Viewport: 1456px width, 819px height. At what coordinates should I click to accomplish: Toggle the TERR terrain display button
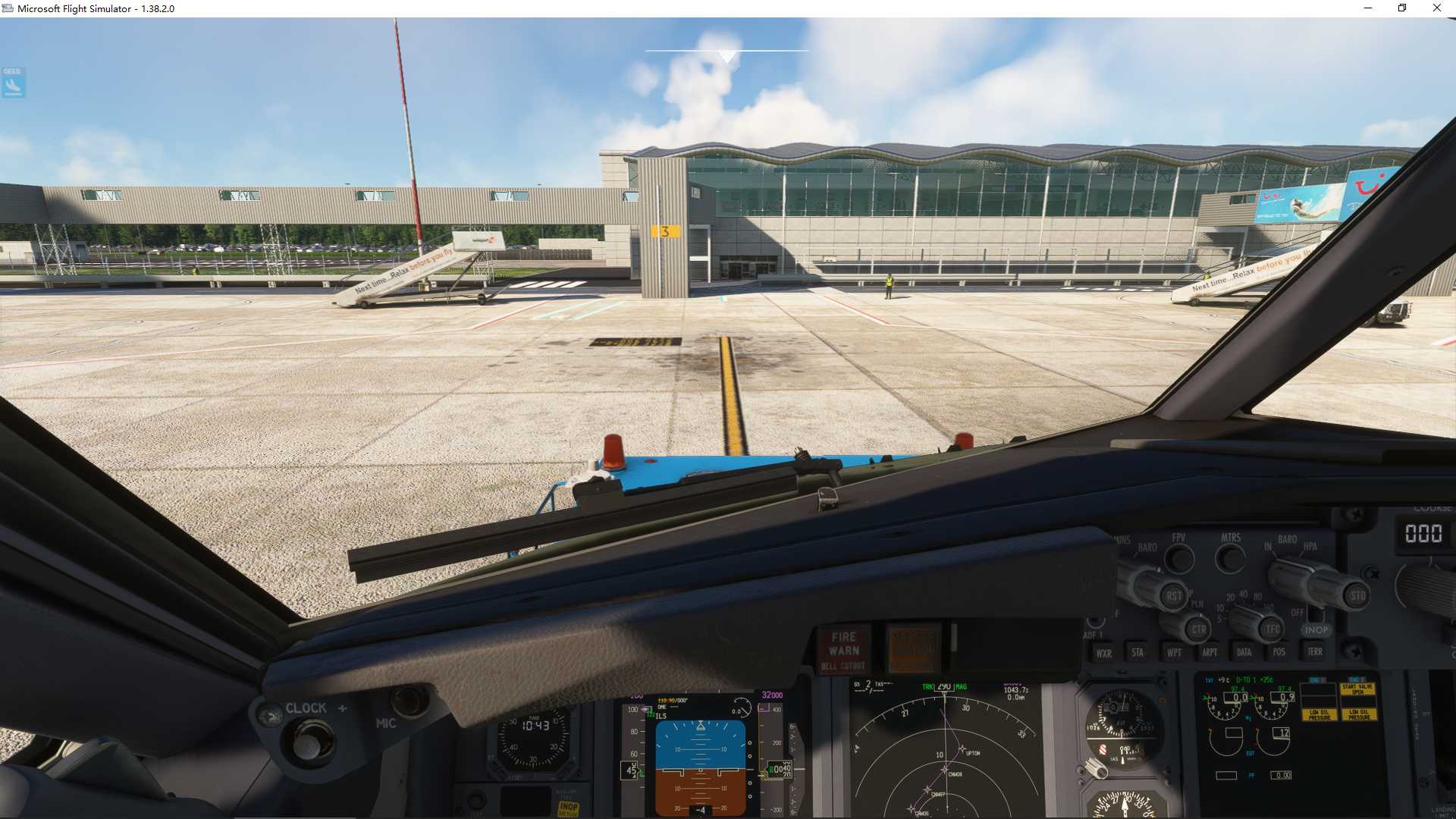click(x=1316, y=651)
